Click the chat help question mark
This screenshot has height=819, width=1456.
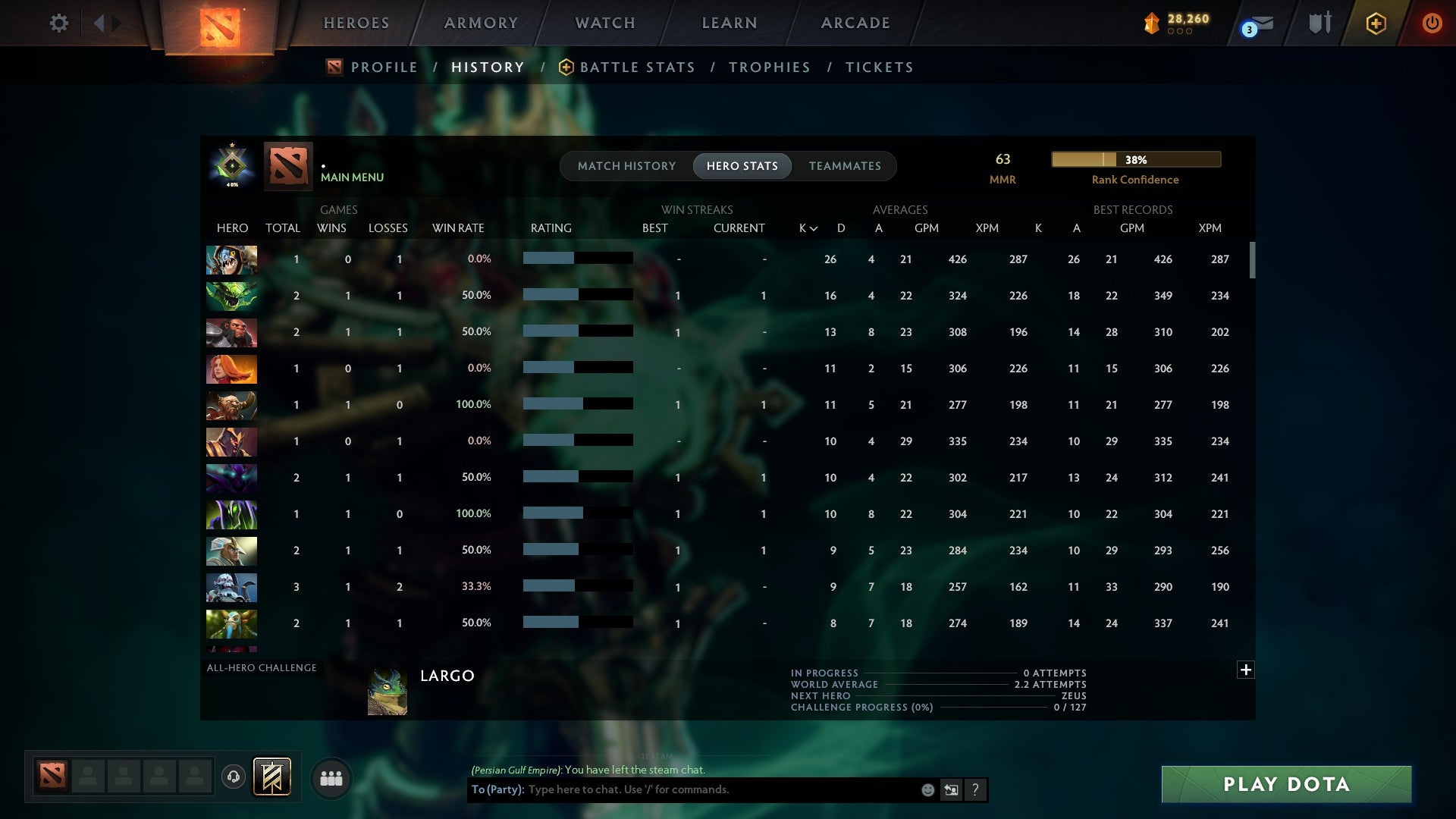pyautogui.click(x=975, y=789)
